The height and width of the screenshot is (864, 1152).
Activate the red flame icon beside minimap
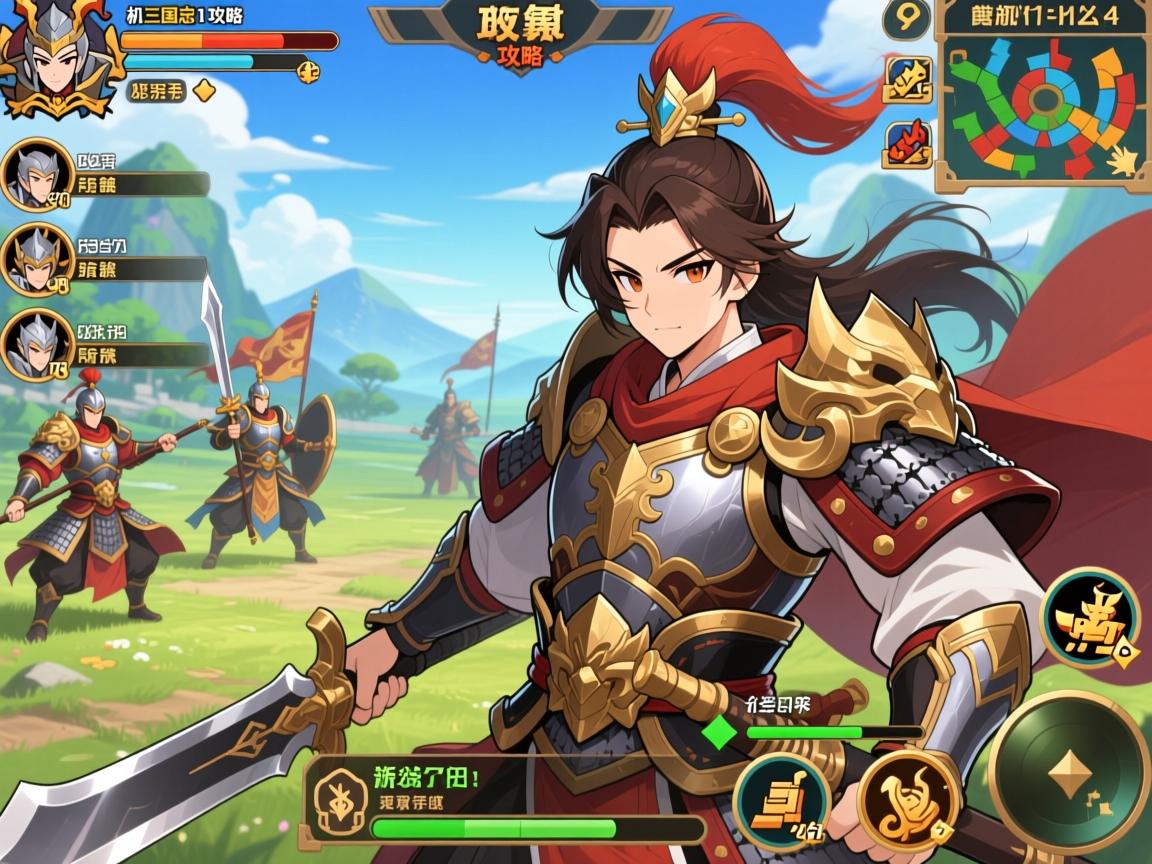(907, 143)
